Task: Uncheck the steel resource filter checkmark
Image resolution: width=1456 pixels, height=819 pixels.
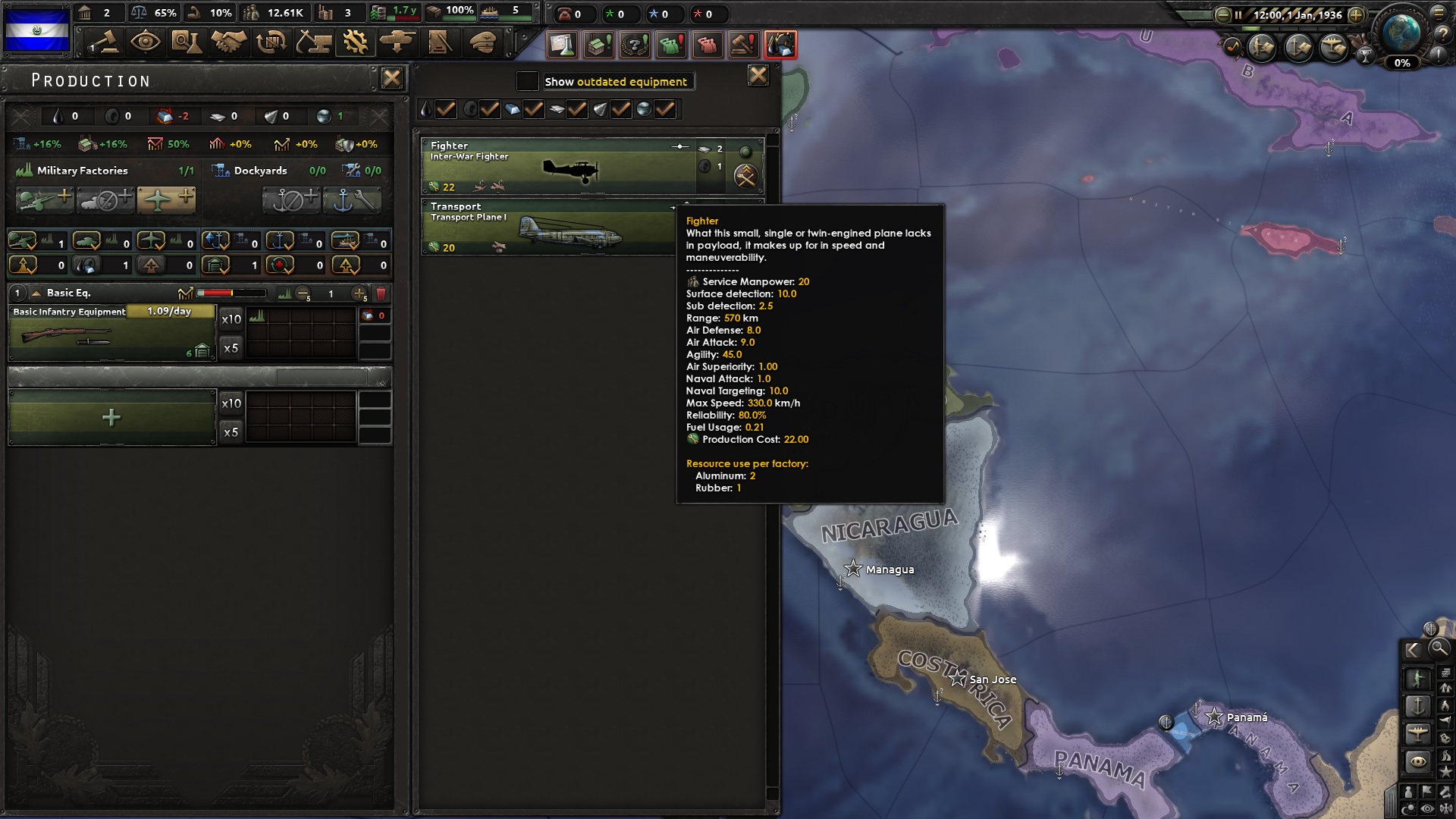Action: (x=535, y=108)
